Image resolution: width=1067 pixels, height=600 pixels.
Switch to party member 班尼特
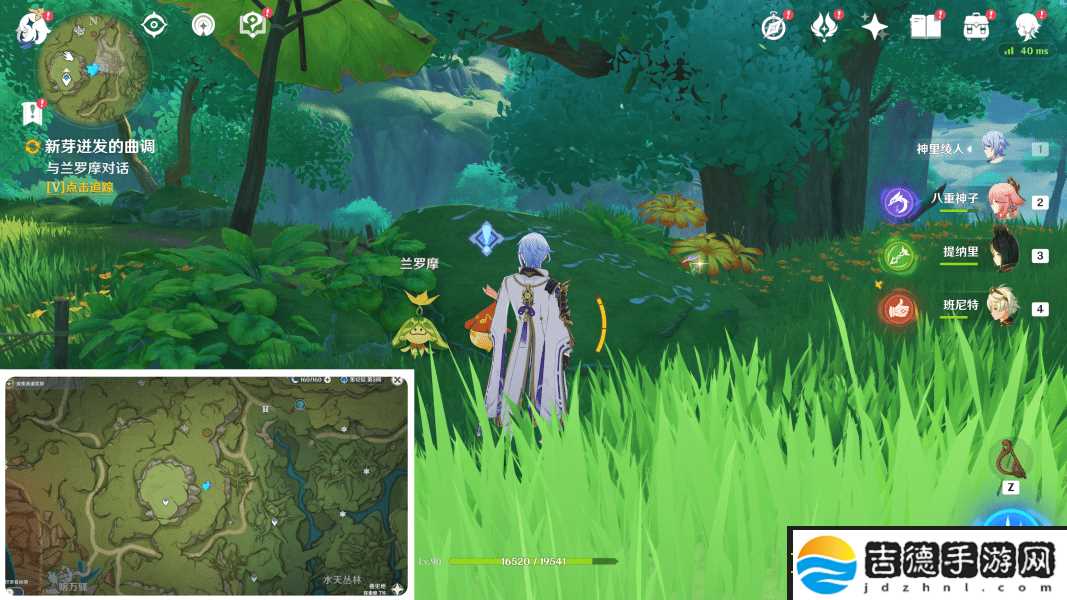(1002, 307)
